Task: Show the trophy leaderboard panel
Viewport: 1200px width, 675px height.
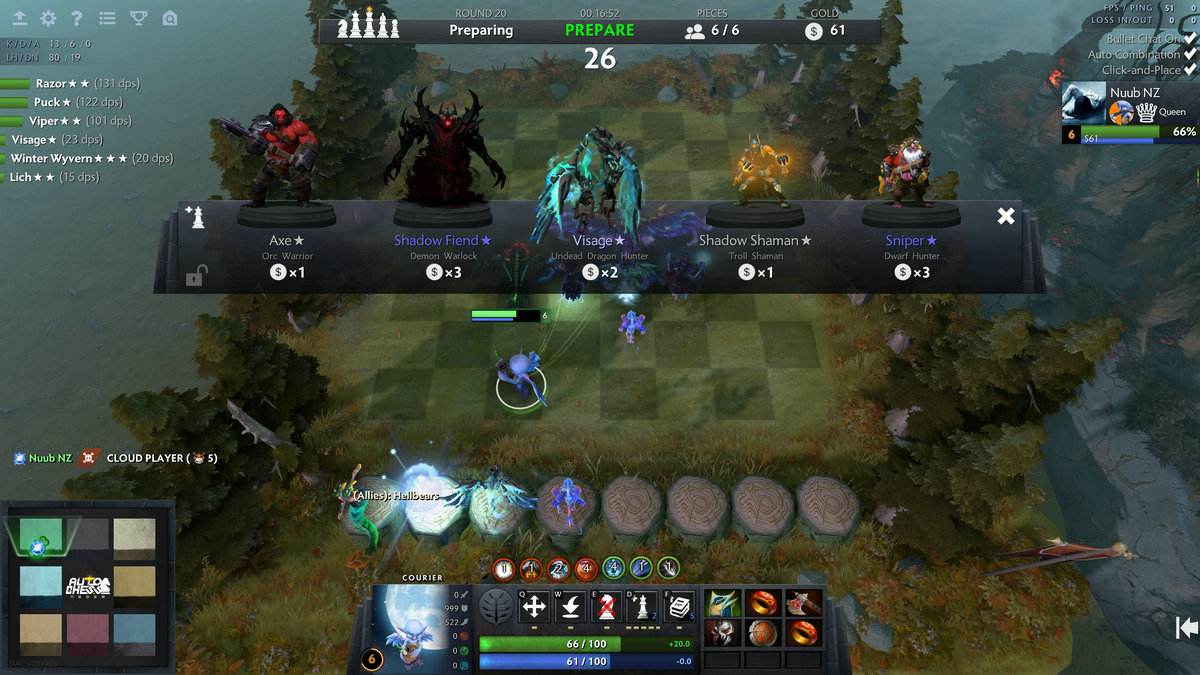Action: coord(139,18)
